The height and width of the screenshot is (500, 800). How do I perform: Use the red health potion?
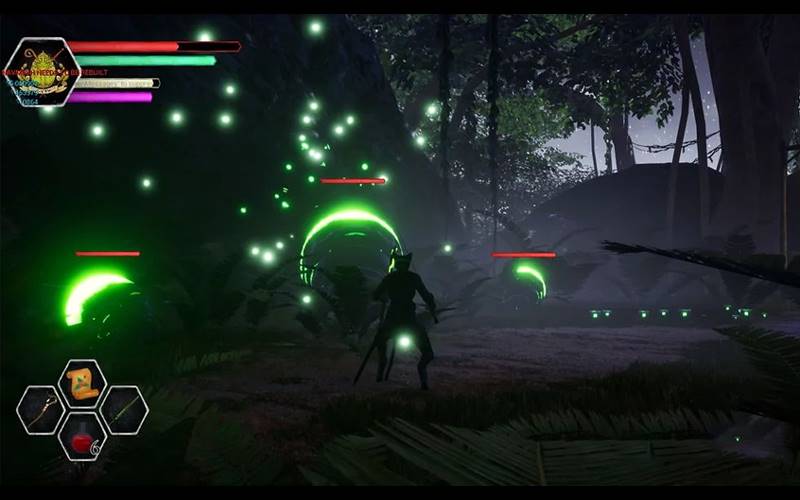click(82, 436)
